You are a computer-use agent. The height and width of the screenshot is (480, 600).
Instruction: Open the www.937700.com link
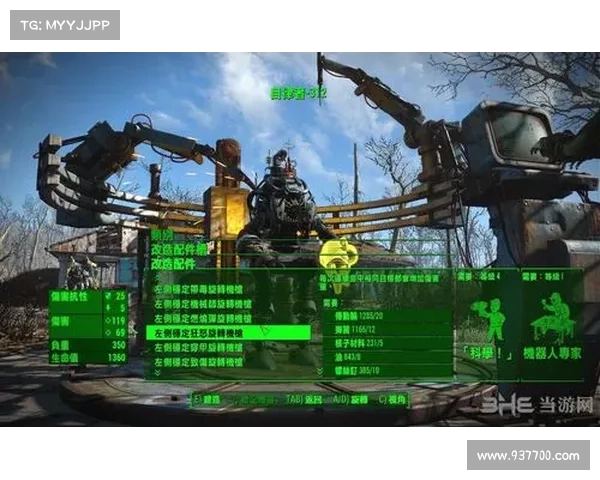[527, 456]
